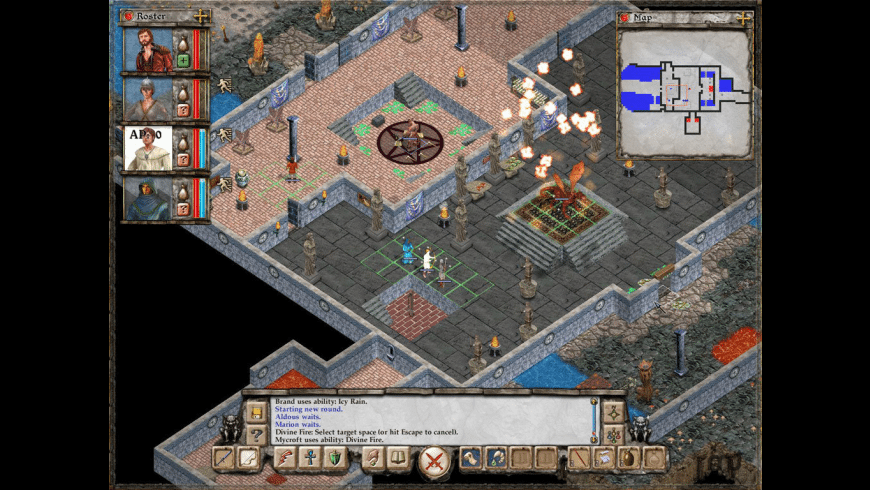Image resolution: width=870 pixels, height=490 pixels.
Task: Click the gold cross on Roster header
Action: (201, 16)
